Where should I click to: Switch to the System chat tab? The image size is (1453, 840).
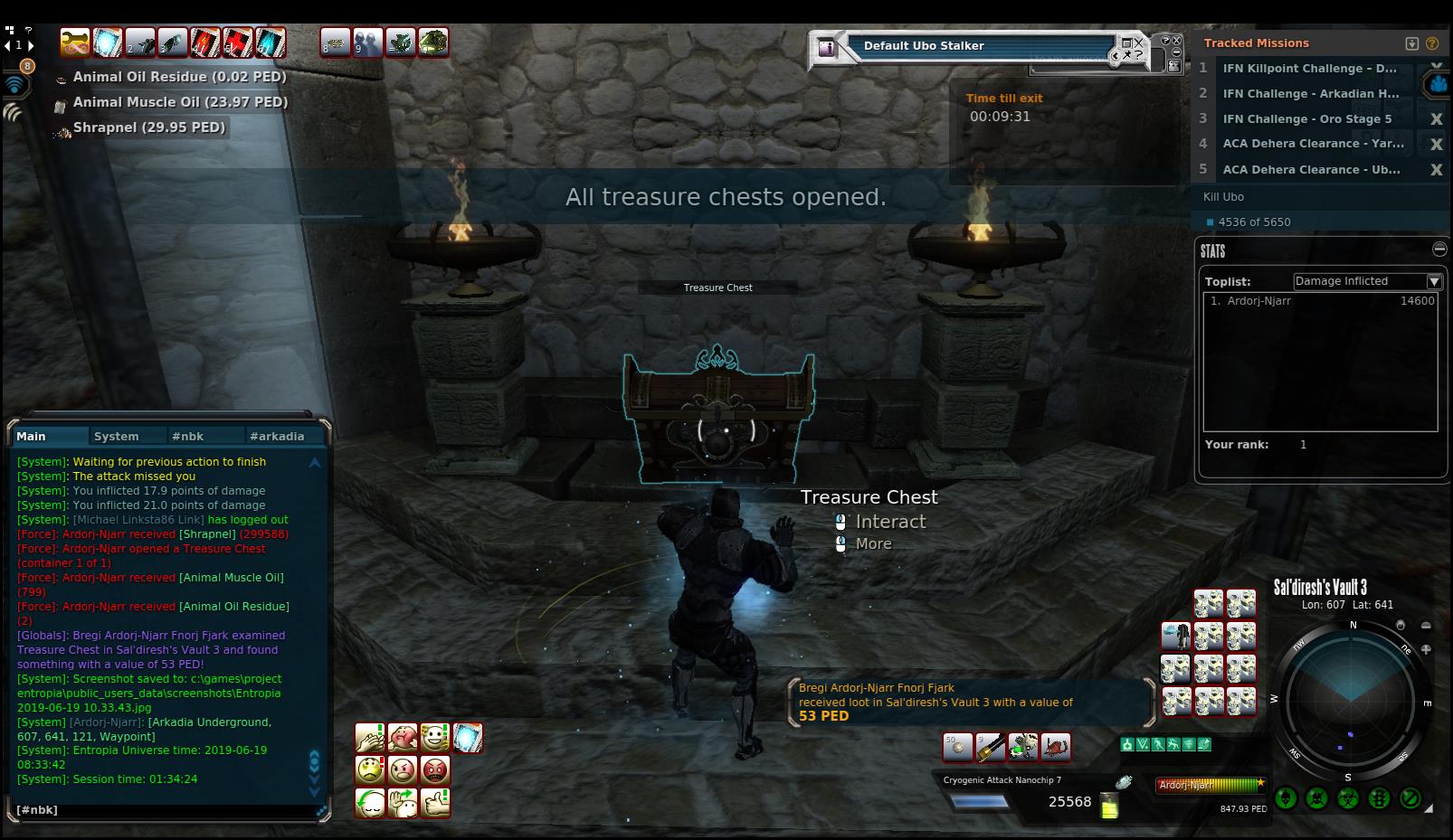[117, 436]
